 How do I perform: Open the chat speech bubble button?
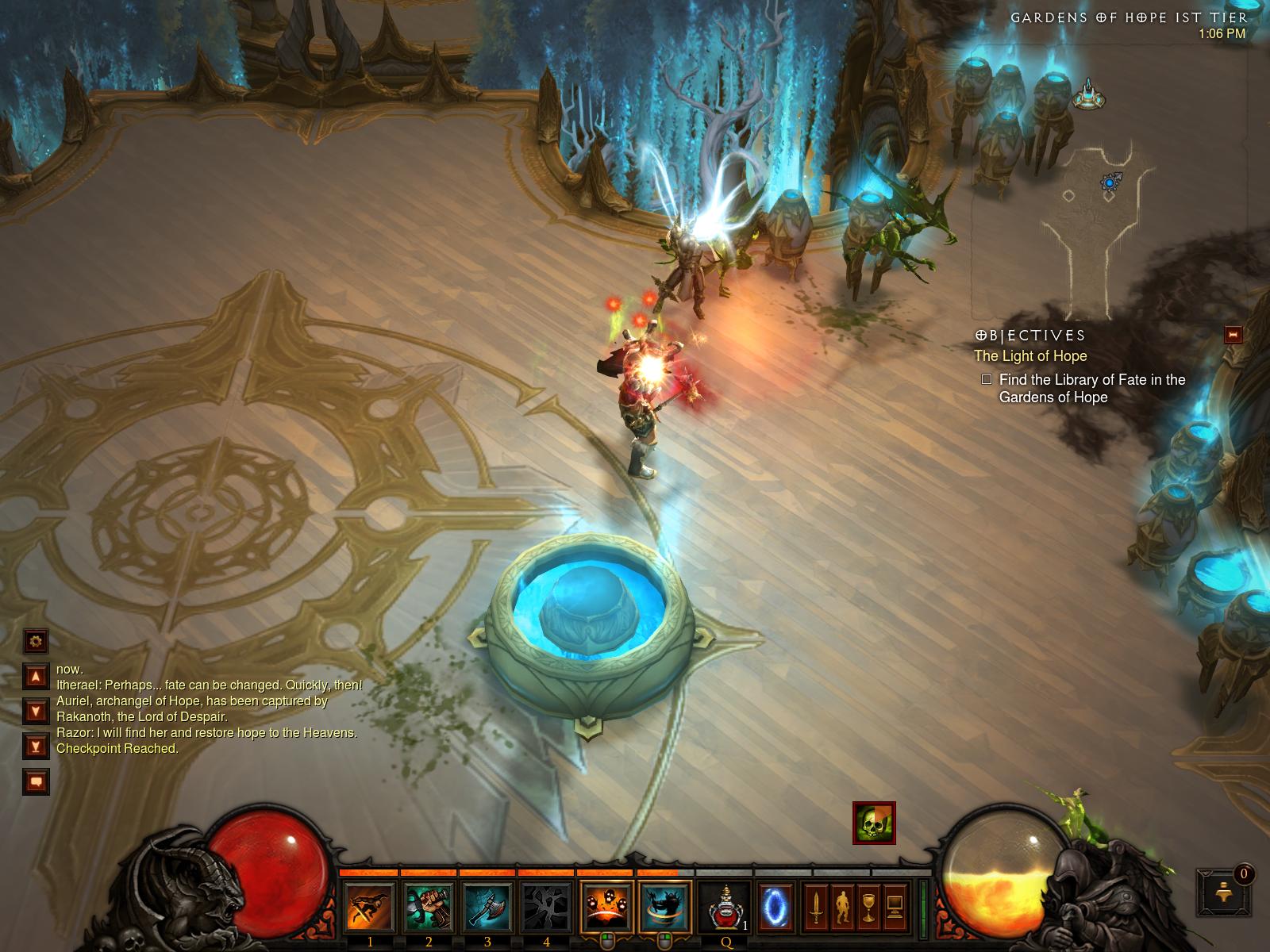click(x=36, y=781)
